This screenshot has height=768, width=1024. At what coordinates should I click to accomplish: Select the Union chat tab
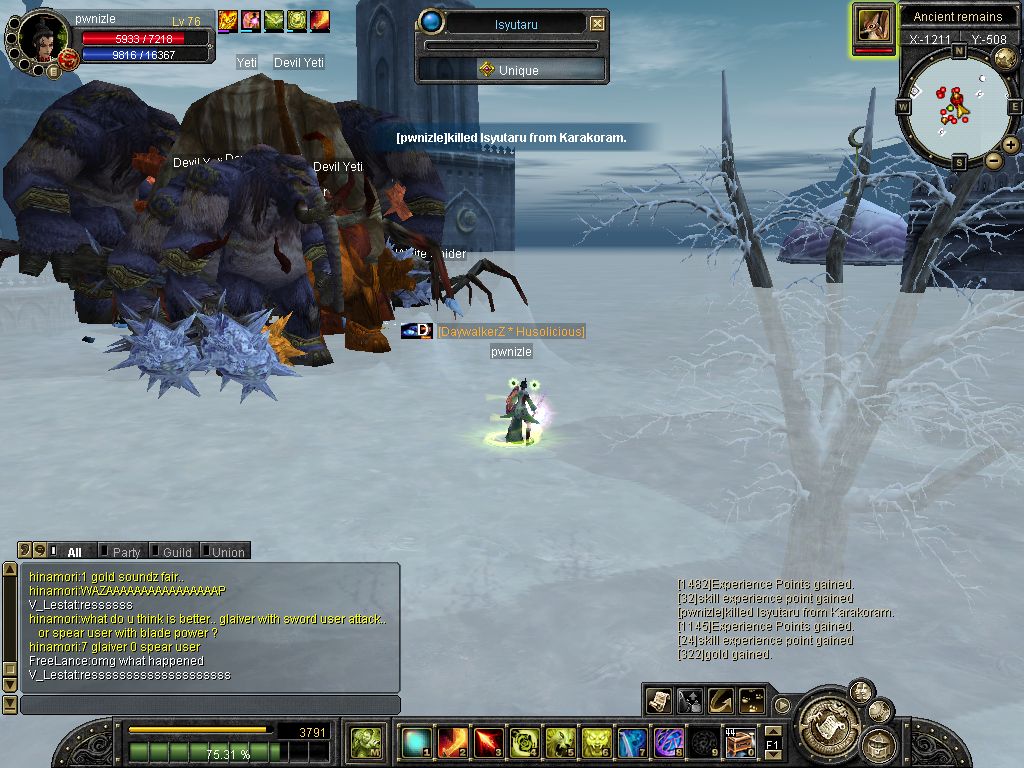(227, 552)
